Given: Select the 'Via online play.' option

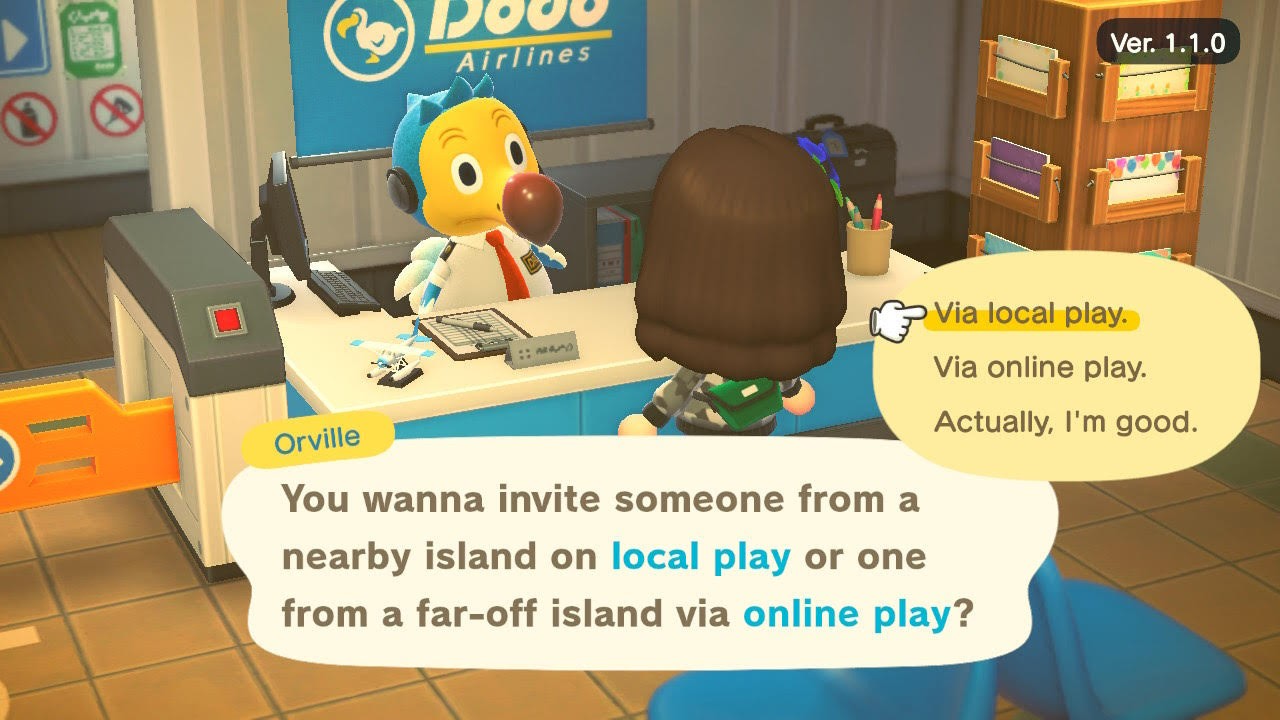Looking at the screenshot, I should click(1043, 367).
